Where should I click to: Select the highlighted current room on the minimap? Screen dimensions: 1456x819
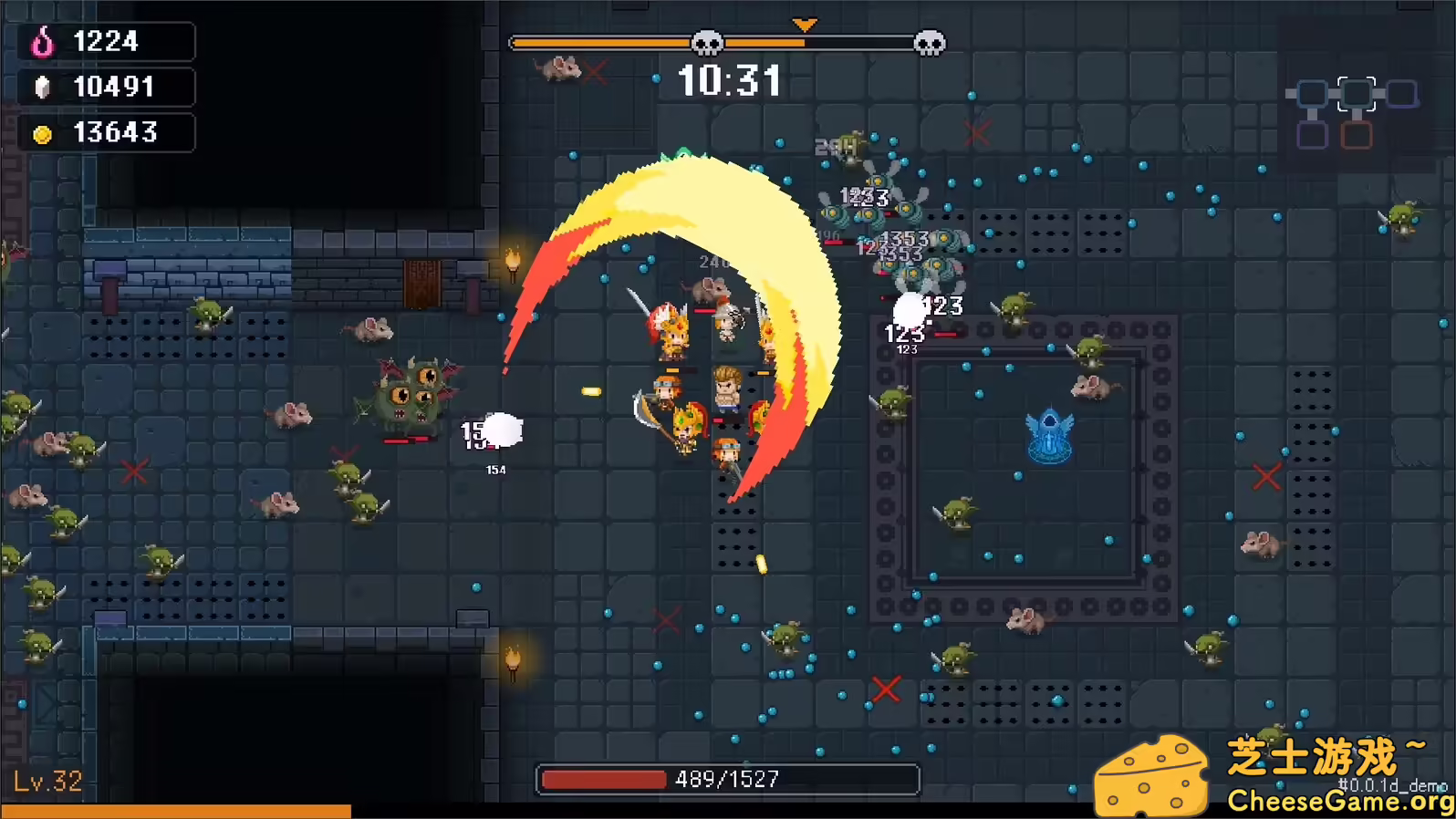tap(1357, 94)
